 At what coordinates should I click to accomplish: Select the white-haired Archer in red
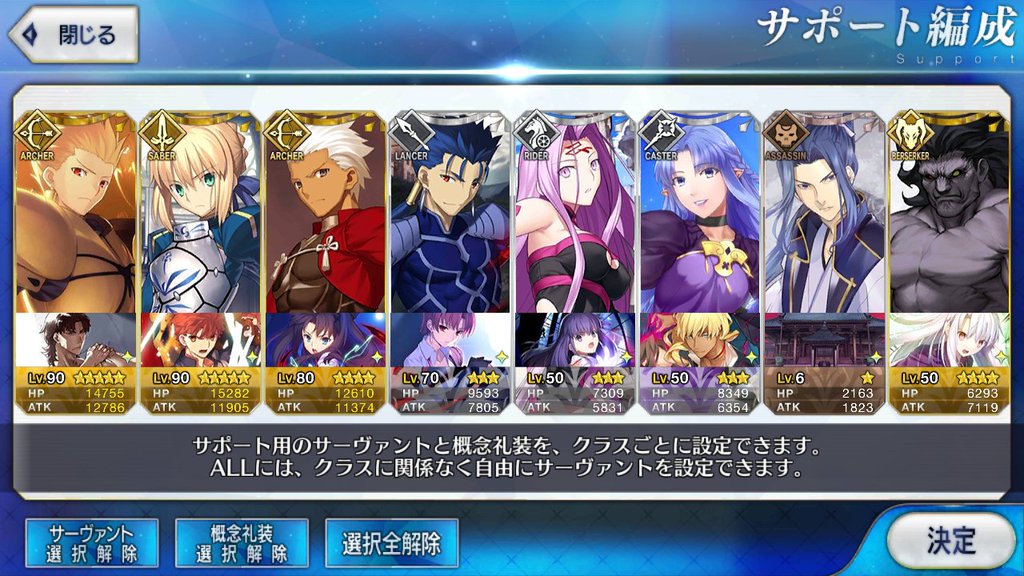pyautogui.click(x=325, y=215)
